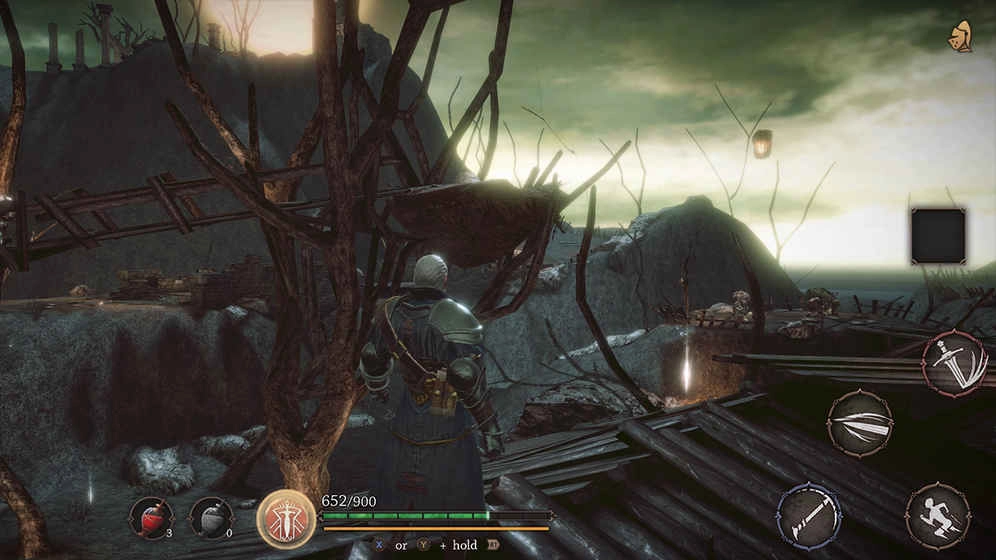Select the grey potion slot
Image resolution: width=996 pixels, height=560 pixels.
point(211,517)
